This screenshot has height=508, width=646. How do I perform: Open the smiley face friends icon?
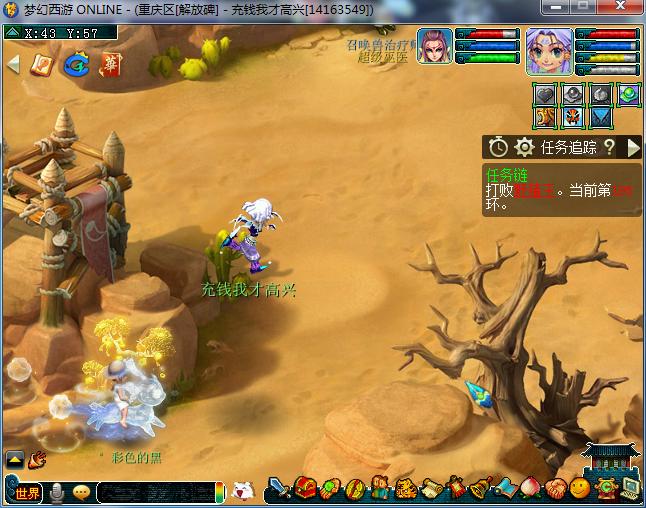pyautogui.click(x=580, y=489)
